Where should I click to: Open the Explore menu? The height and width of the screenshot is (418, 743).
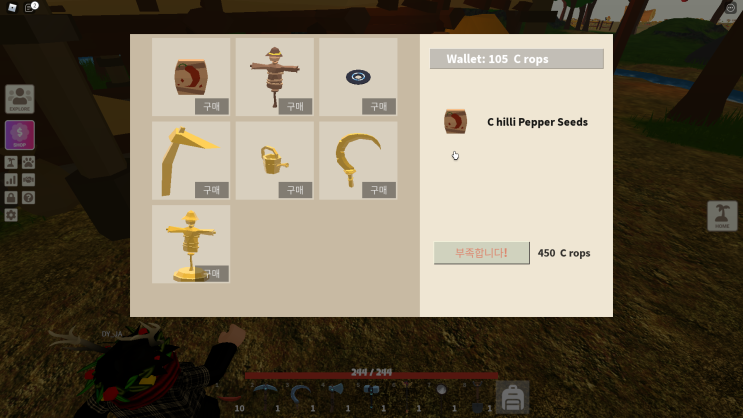click(20, 99)
